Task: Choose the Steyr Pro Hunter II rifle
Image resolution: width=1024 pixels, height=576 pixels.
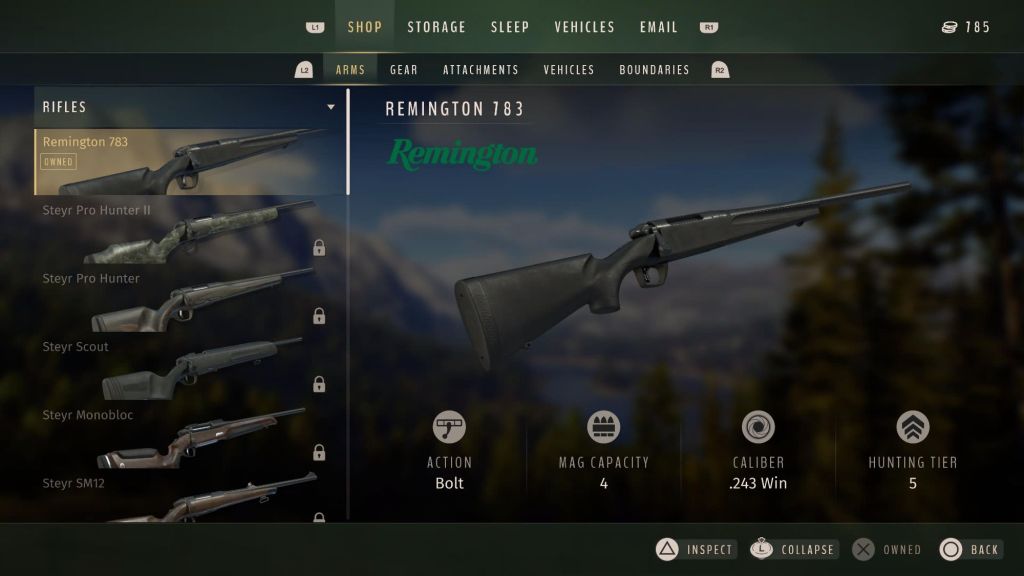Action: click(x=190, y=230)
